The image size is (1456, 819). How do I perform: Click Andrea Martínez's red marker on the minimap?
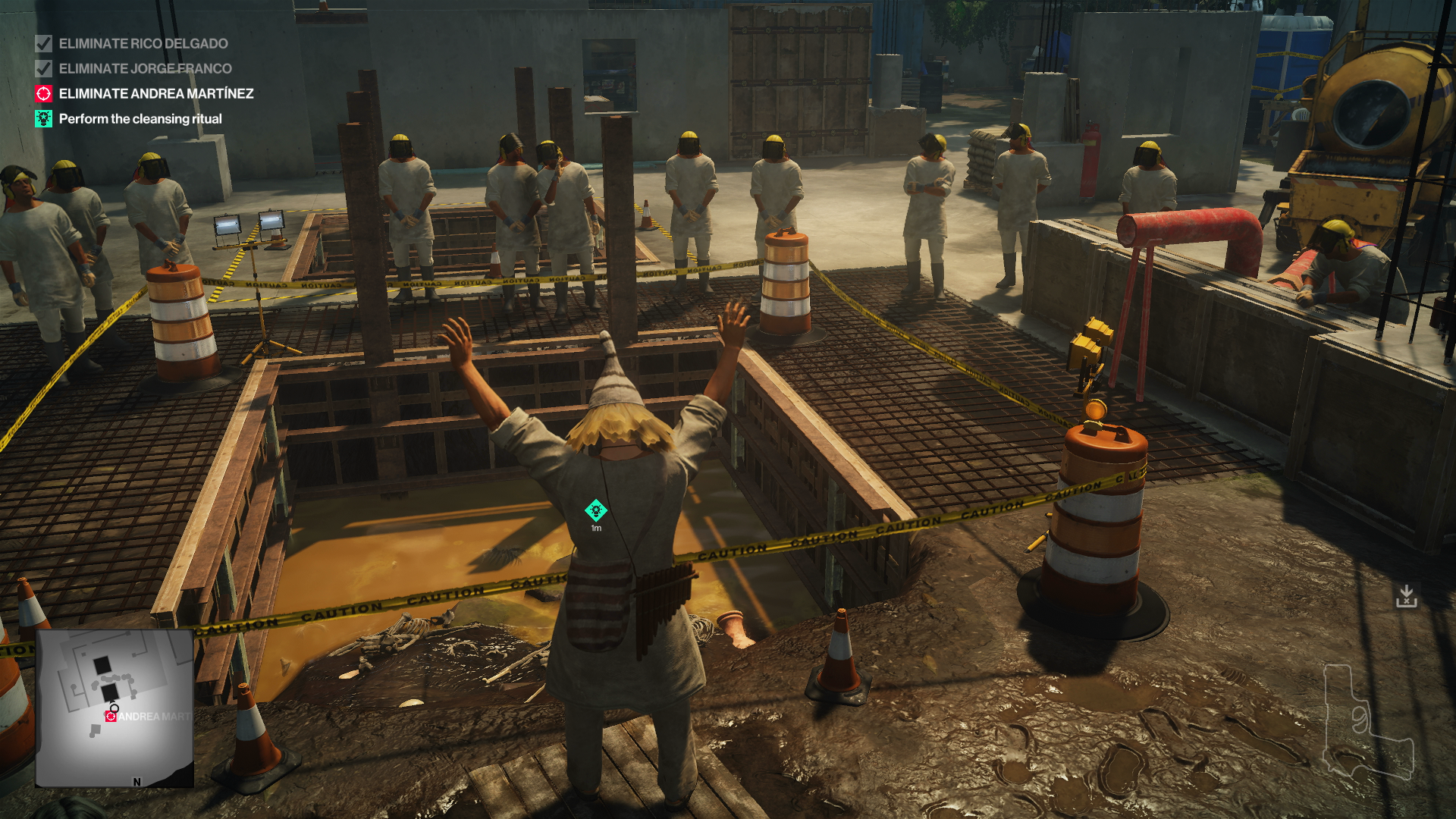pyautogui.click(x=111, y=716)
